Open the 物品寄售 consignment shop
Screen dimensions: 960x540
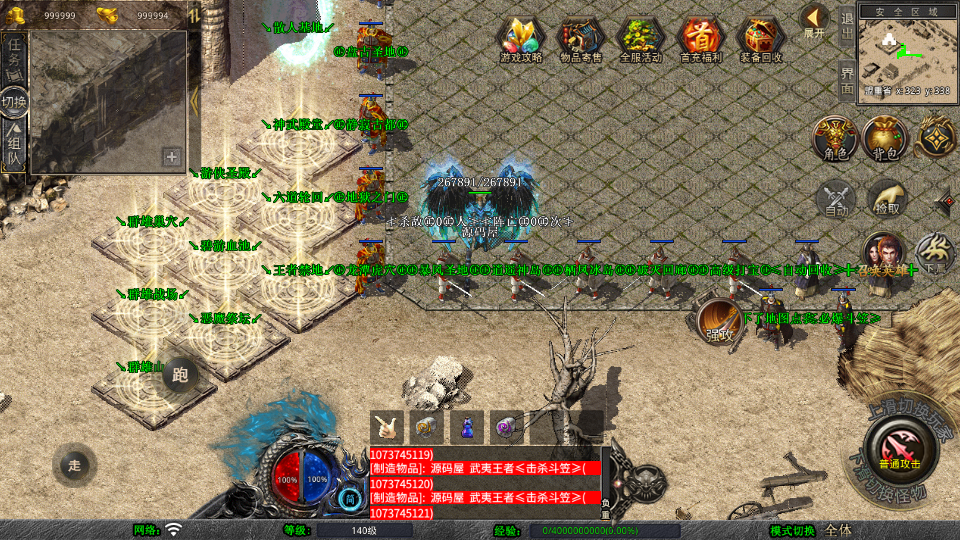click(581, 39)
